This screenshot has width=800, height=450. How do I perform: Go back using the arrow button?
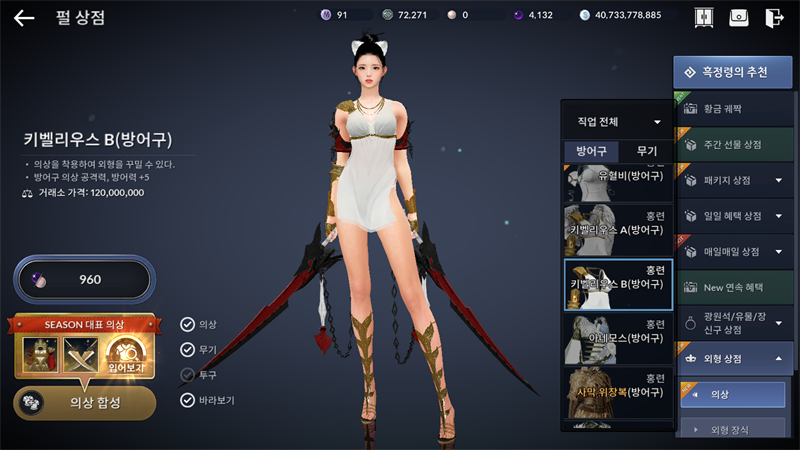coord(24,17)
